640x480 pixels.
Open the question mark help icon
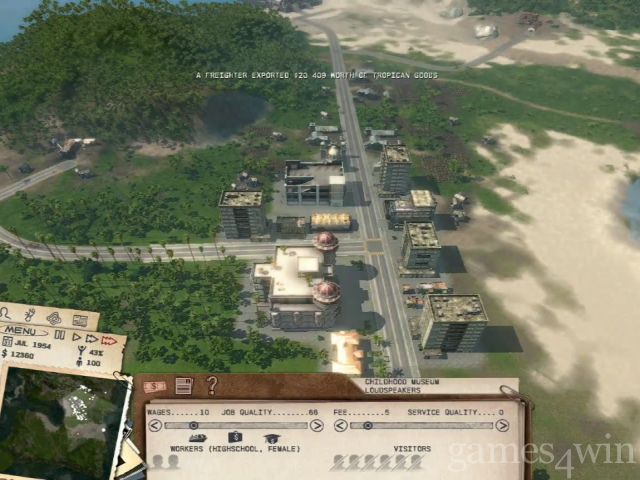coord(212,385)
